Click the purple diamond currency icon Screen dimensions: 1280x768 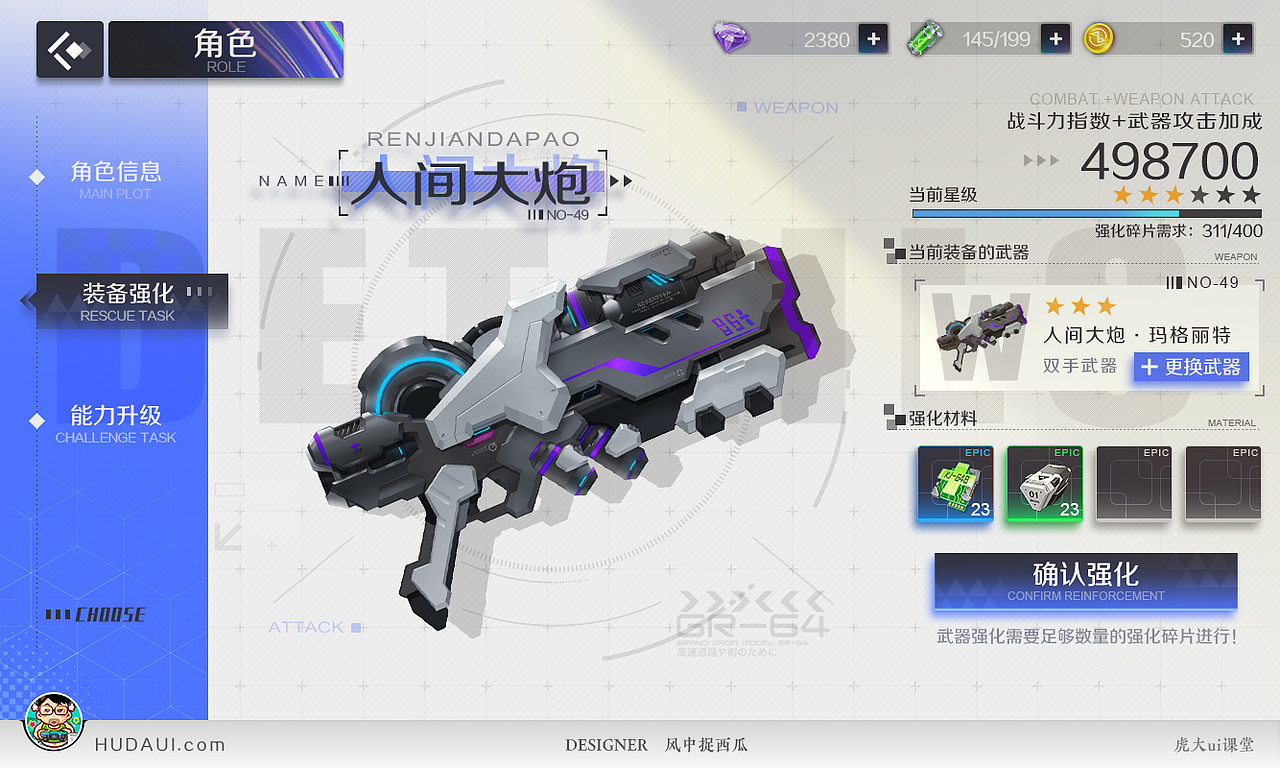pyautogui.click(x=730, y=39)
